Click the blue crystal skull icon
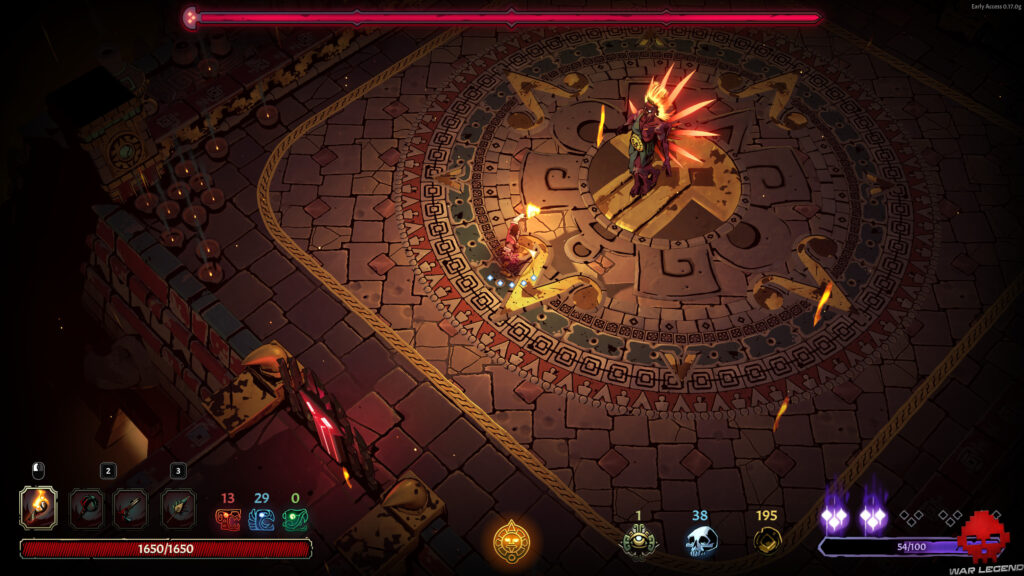The image size is (1024, 576). click(700, 541)
